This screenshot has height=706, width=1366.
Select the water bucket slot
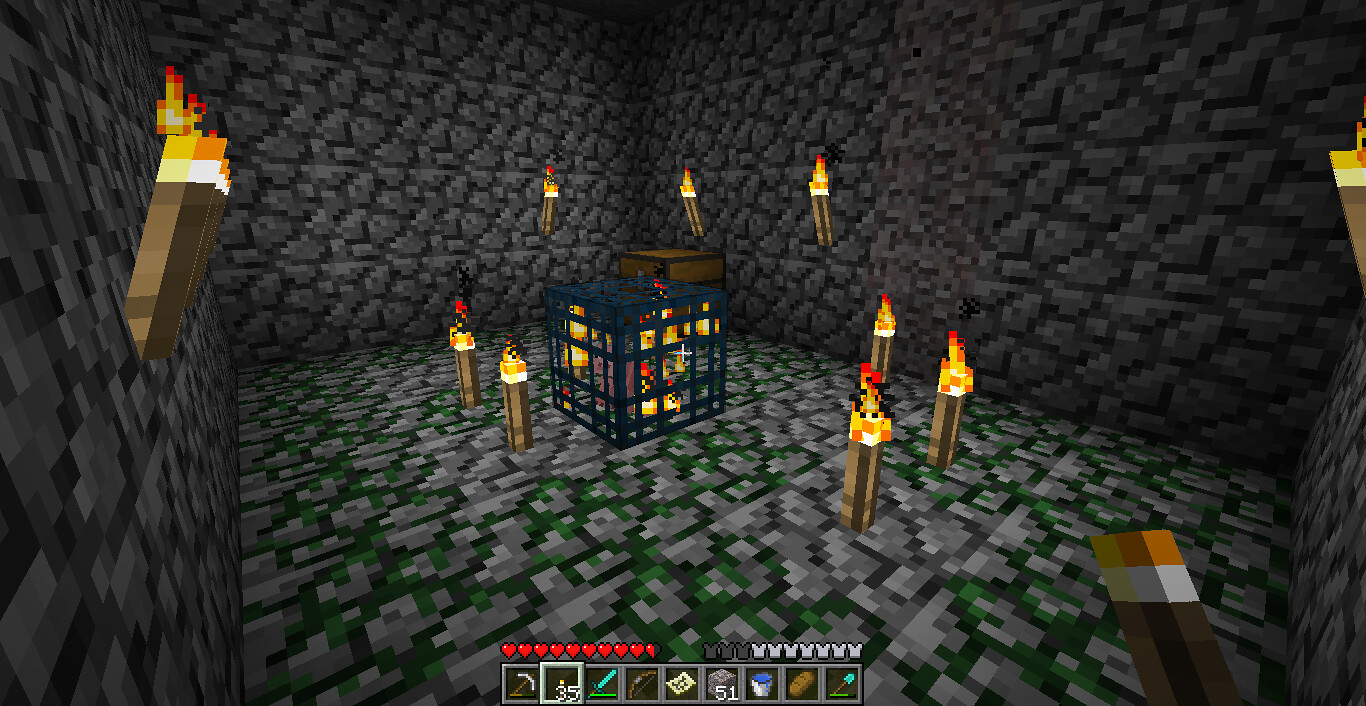pyautogui.click(x=762, y=685)
